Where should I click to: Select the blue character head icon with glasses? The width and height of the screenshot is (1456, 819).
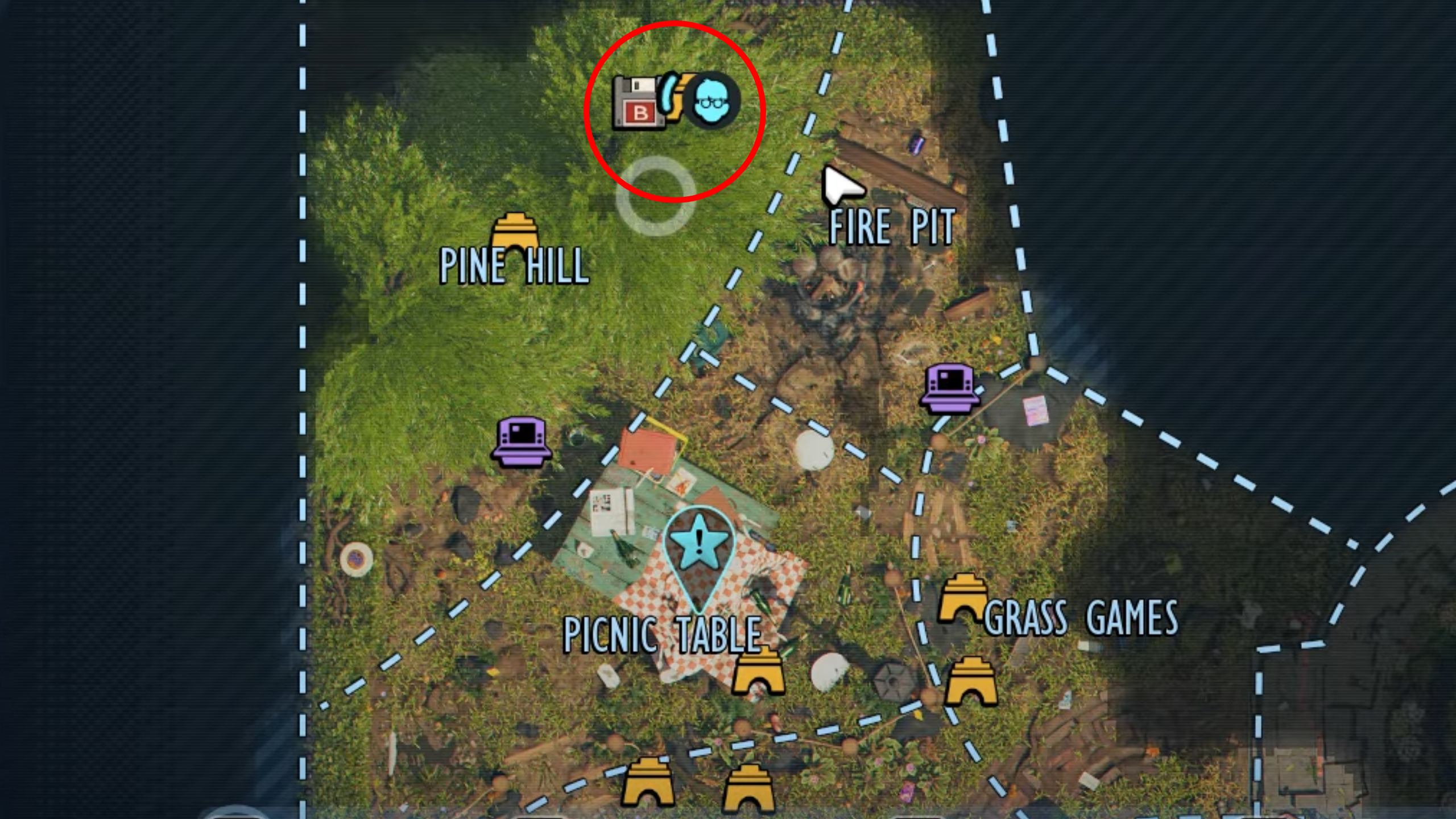(713, 101)
